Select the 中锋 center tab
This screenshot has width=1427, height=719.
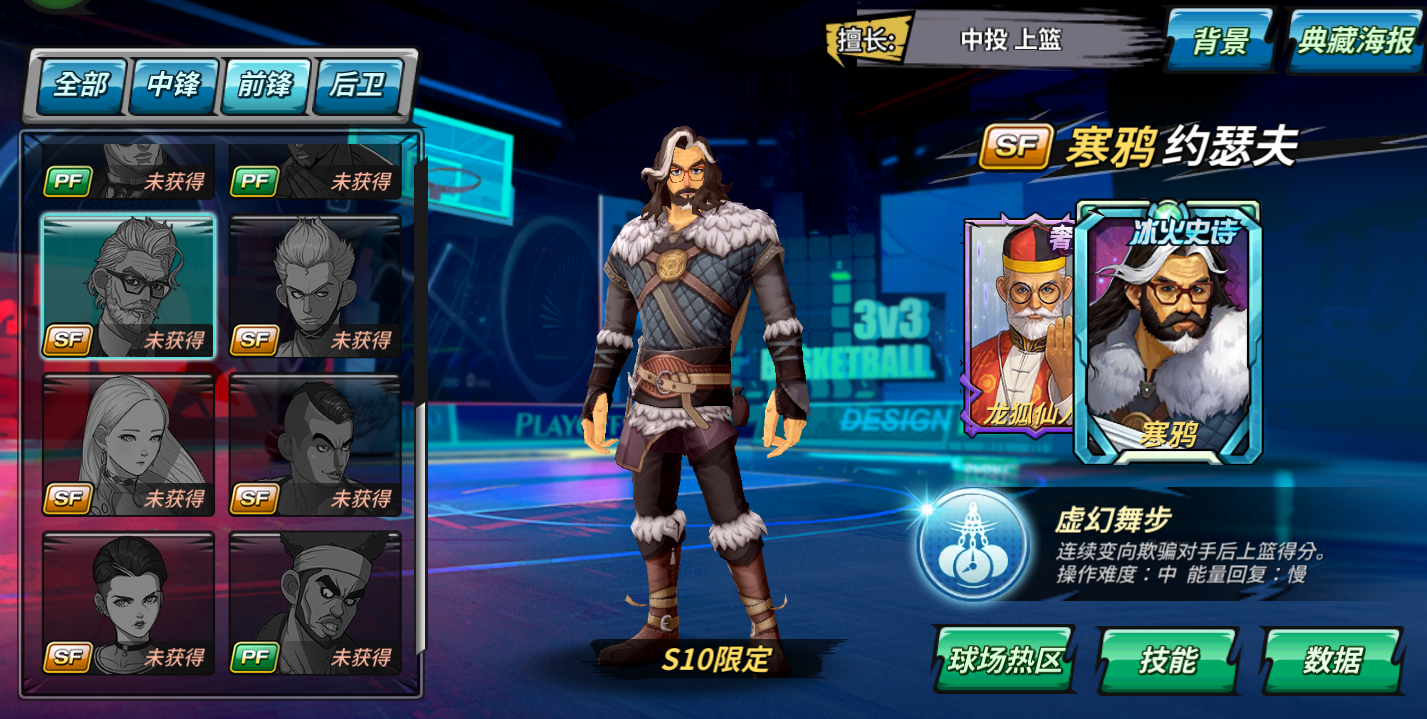pyautogui.click(x=174, y=85)
